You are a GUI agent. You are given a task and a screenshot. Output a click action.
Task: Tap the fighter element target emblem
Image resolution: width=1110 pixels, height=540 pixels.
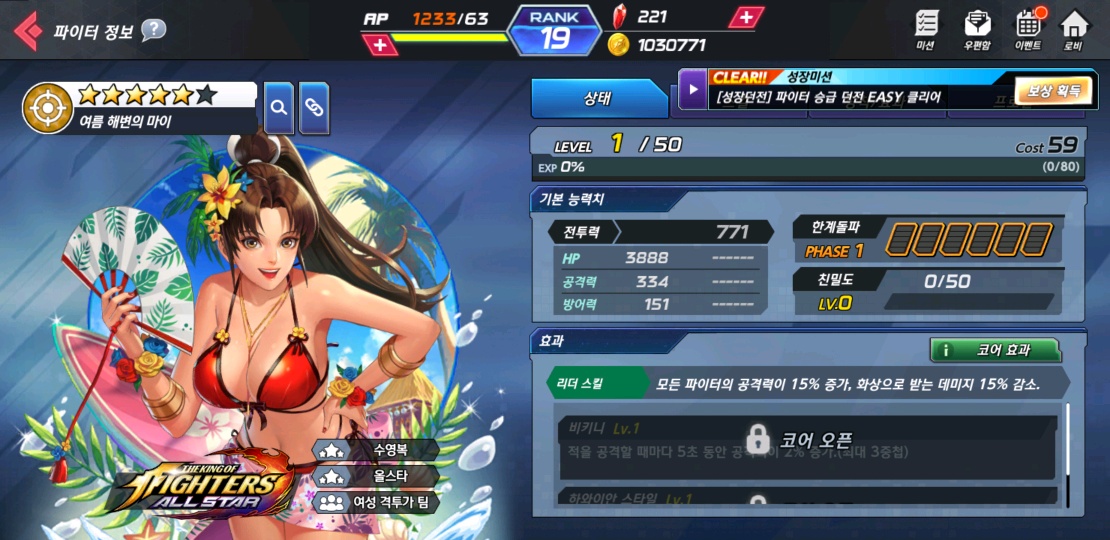(x=48, y=108)
